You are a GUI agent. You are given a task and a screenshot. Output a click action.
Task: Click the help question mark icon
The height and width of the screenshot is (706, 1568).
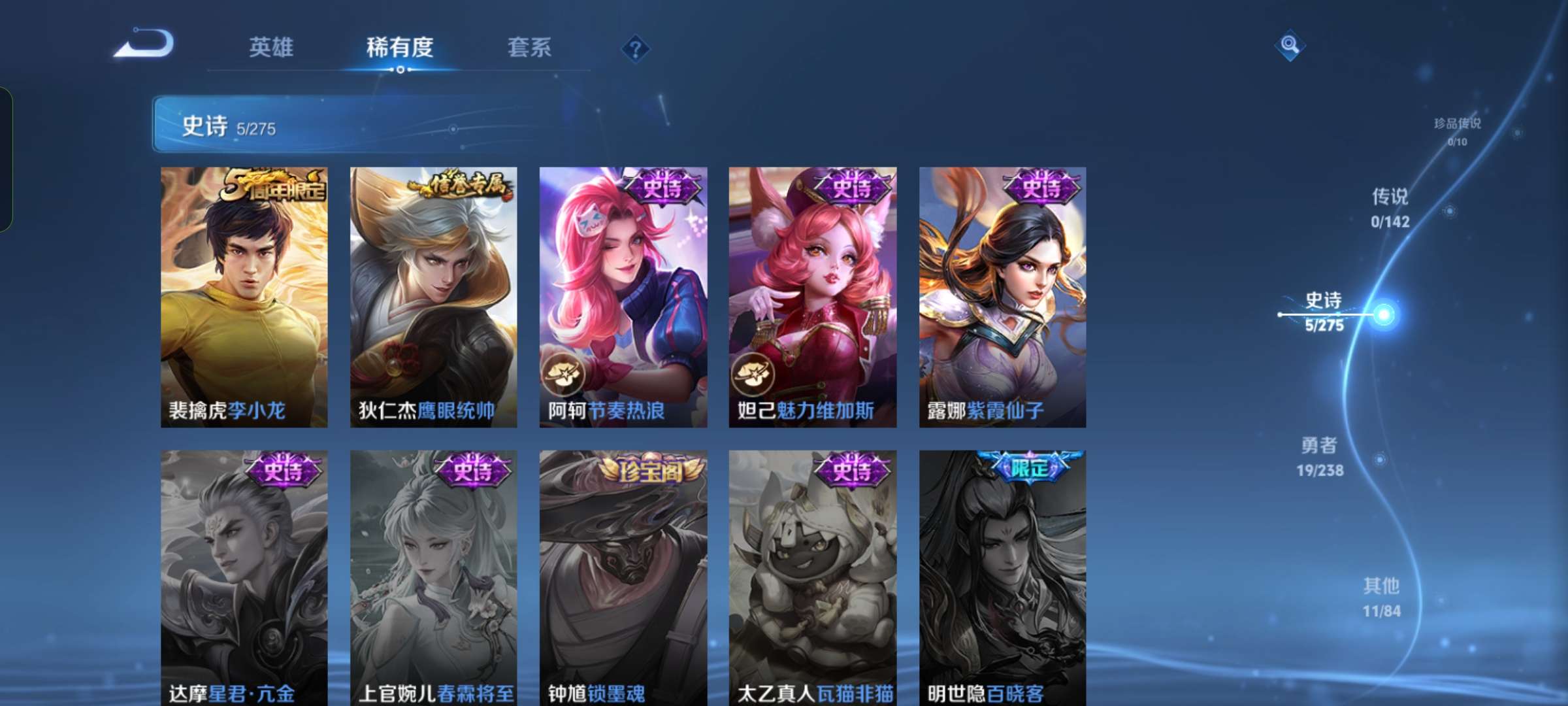[636, 47]
